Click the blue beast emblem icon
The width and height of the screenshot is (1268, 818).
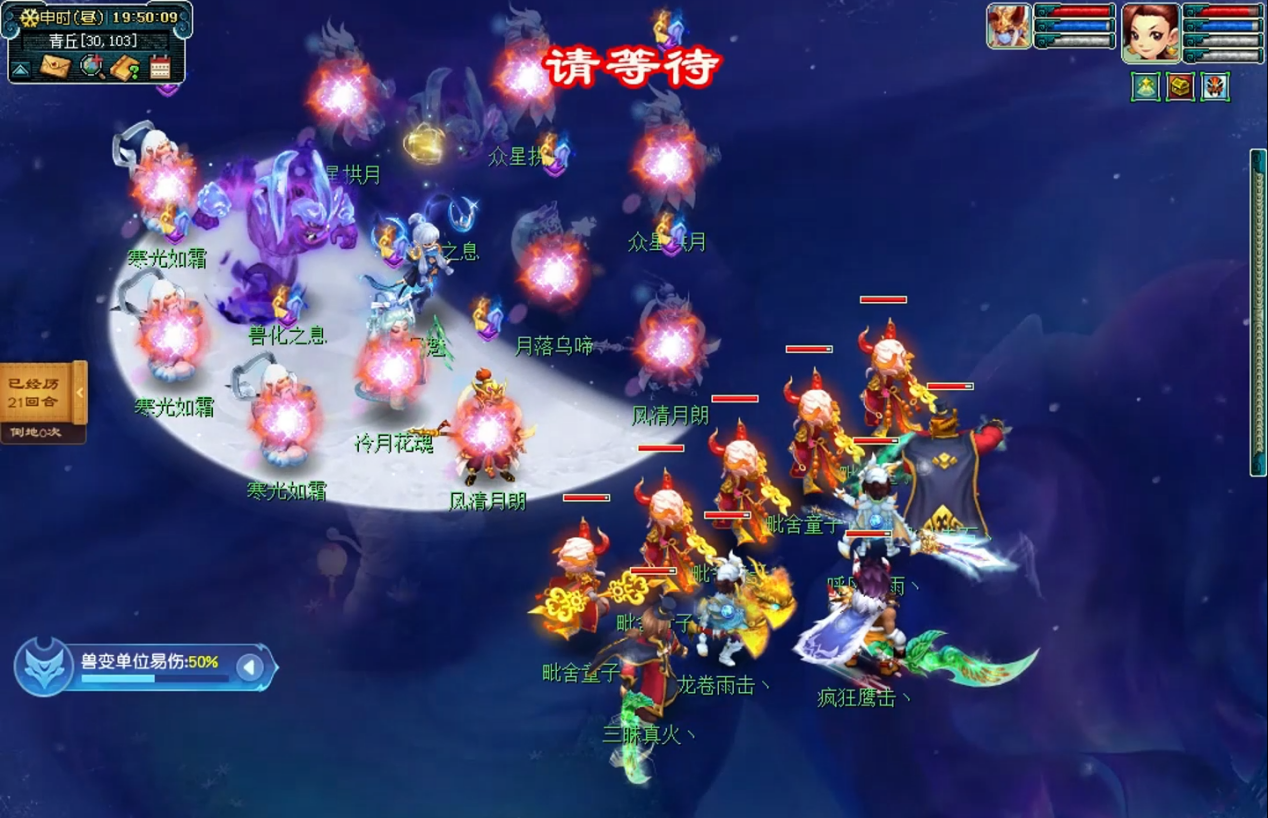coord(43,667)
